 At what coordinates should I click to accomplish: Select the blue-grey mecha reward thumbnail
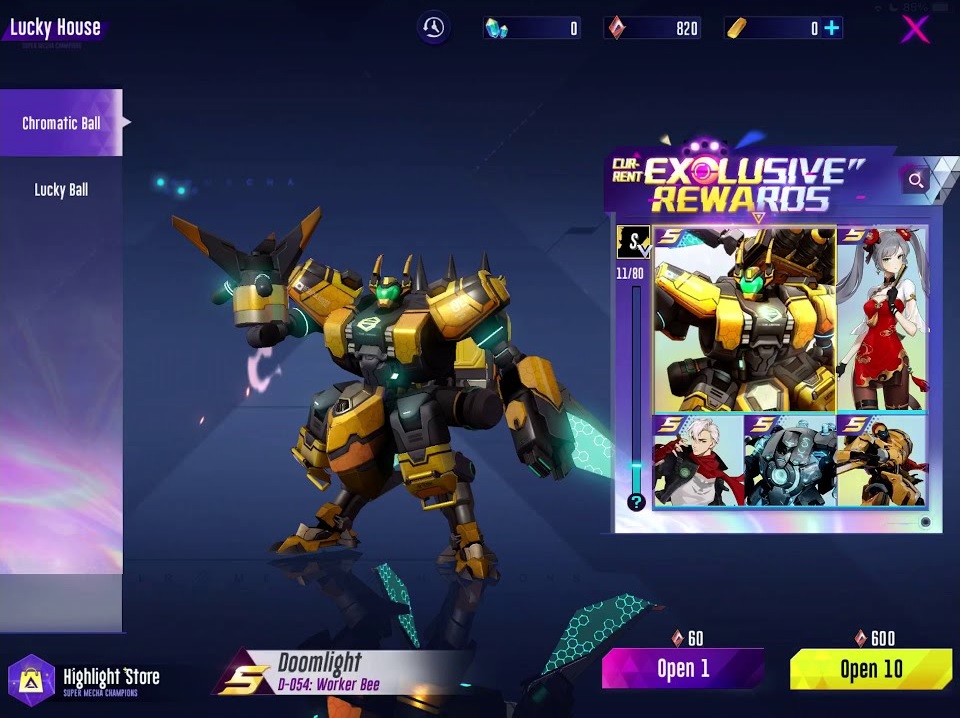(790, 461)
